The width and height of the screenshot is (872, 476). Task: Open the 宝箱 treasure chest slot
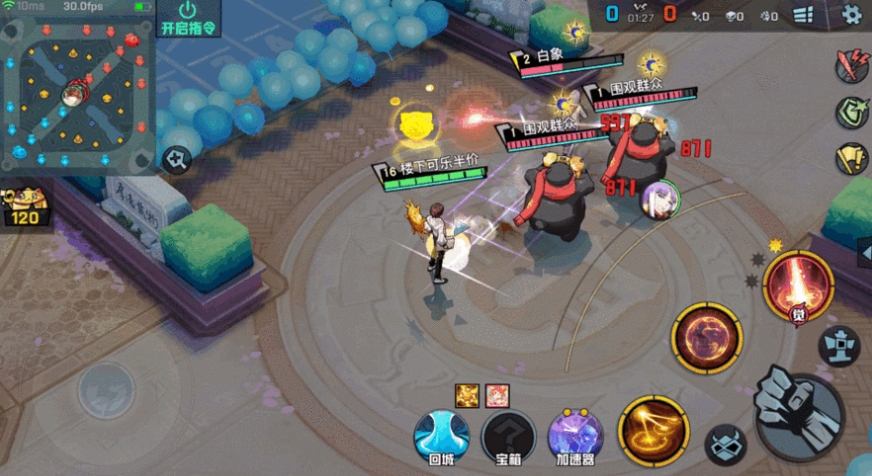pos(508,435)
